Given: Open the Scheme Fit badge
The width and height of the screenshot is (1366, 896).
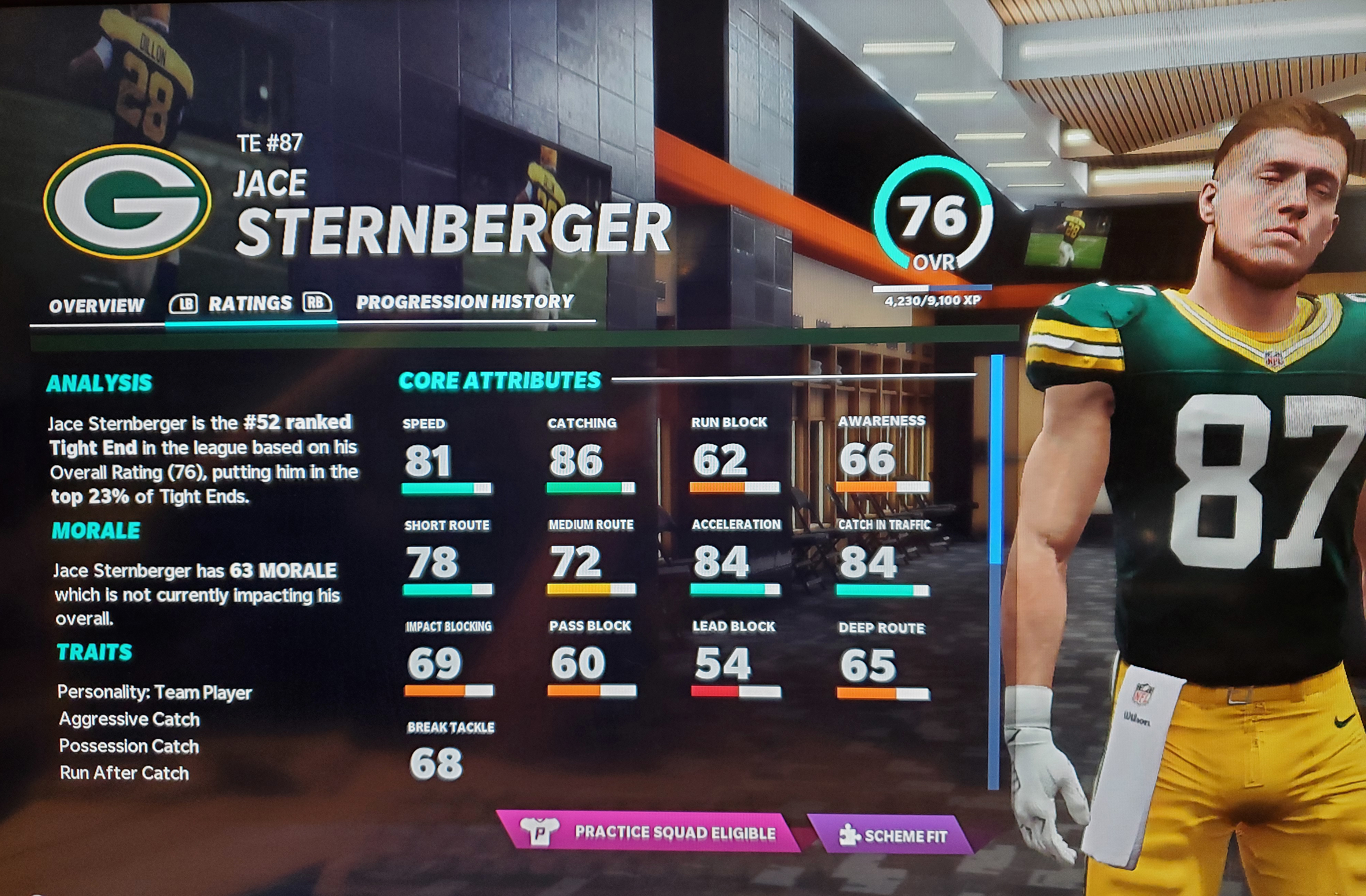Looking at the screenshot, I should [893, 836].
